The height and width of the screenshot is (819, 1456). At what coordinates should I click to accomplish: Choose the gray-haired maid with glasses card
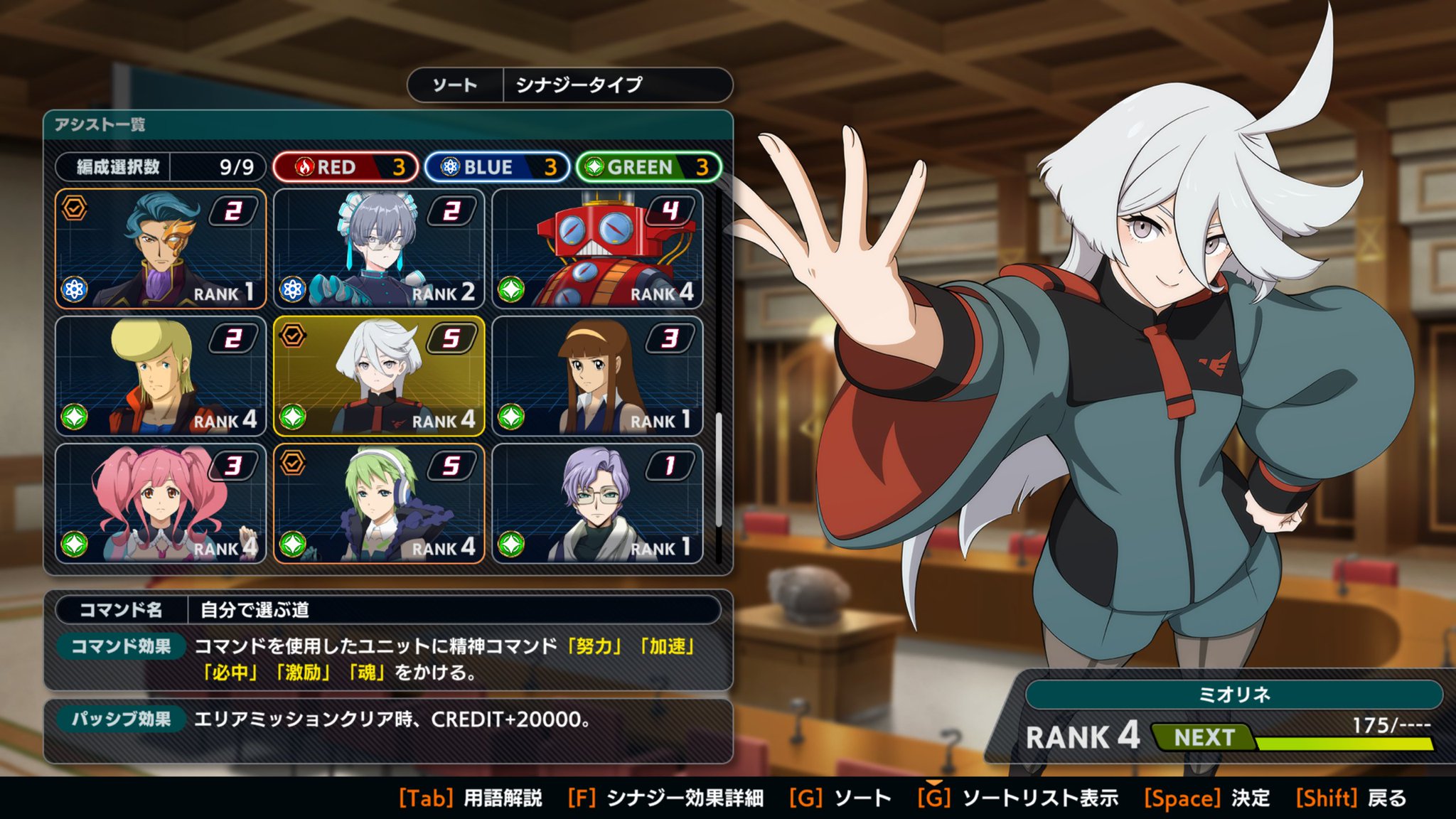[x=379, y=249]
